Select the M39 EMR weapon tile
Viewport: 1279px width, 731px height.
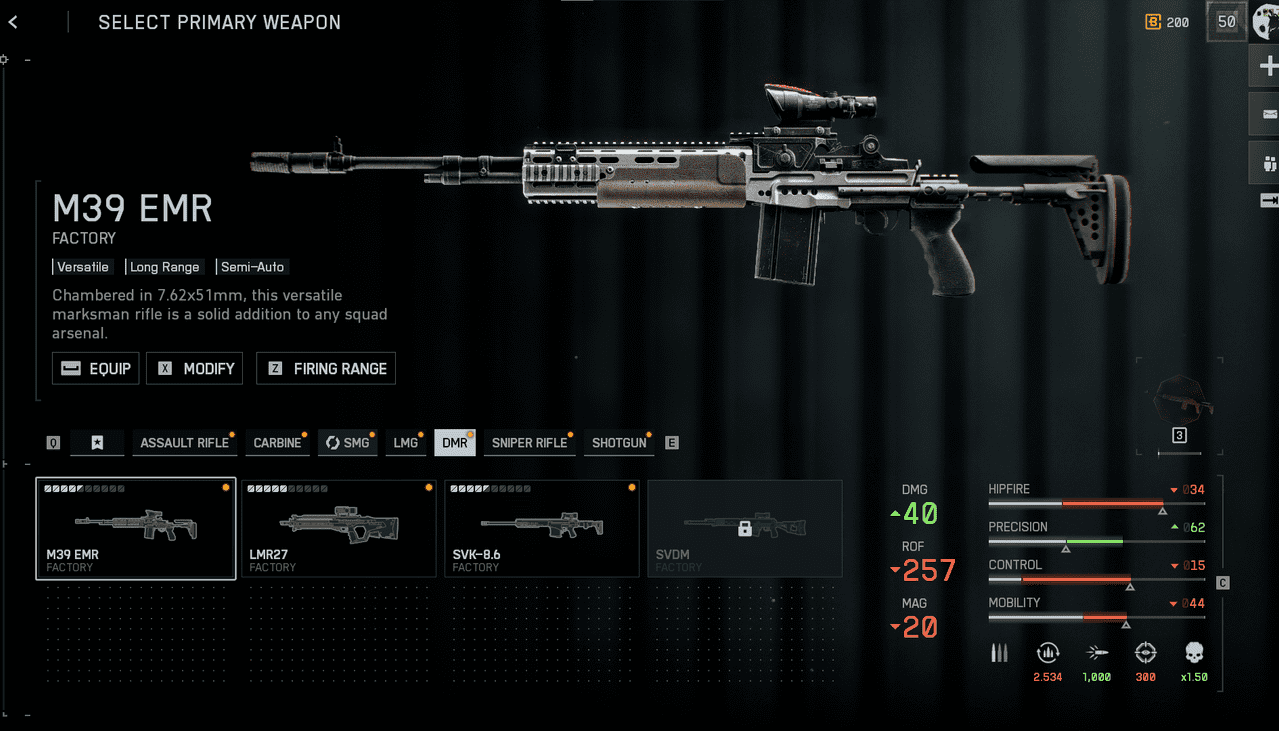click(136, 528)
